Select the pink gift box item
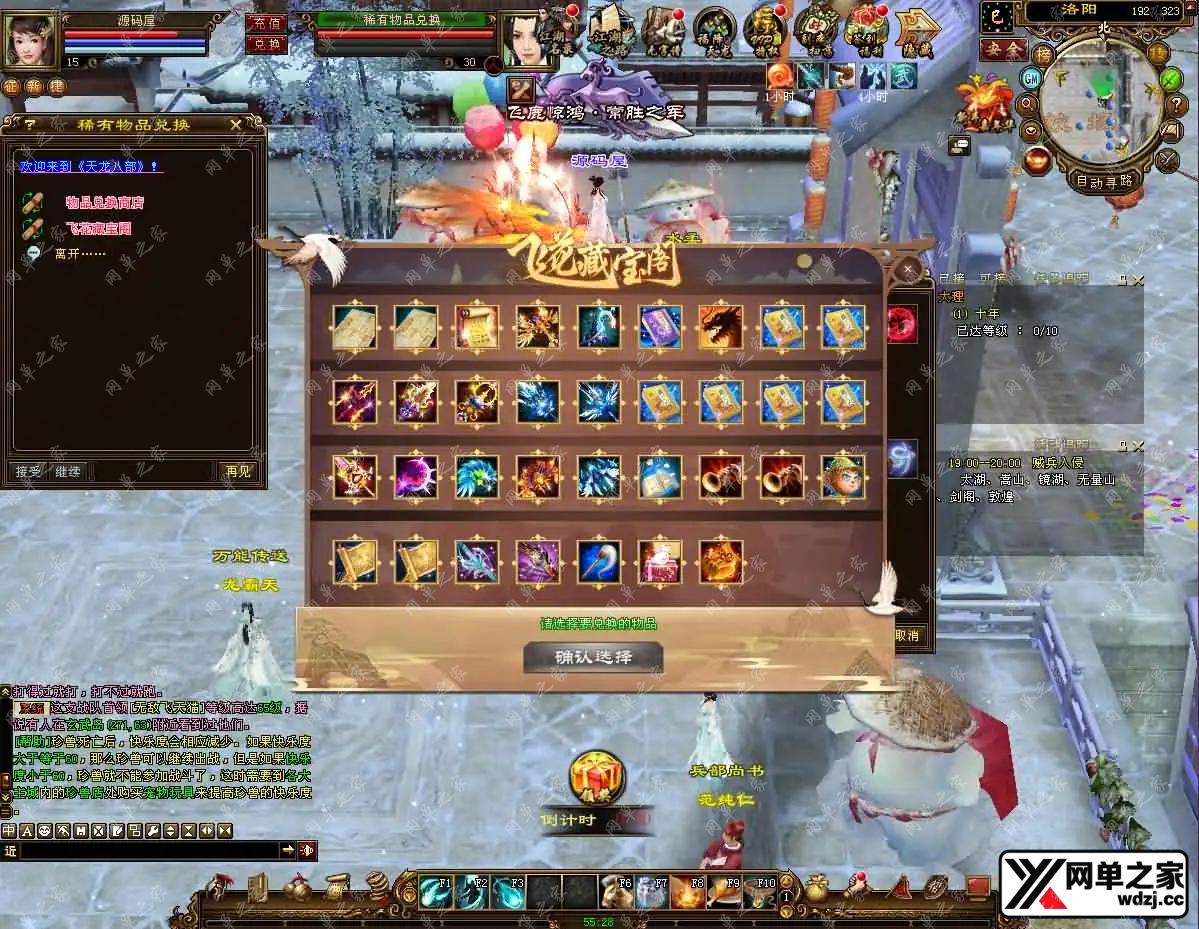Screen dimensions: 1199x929 click(660, 562)
